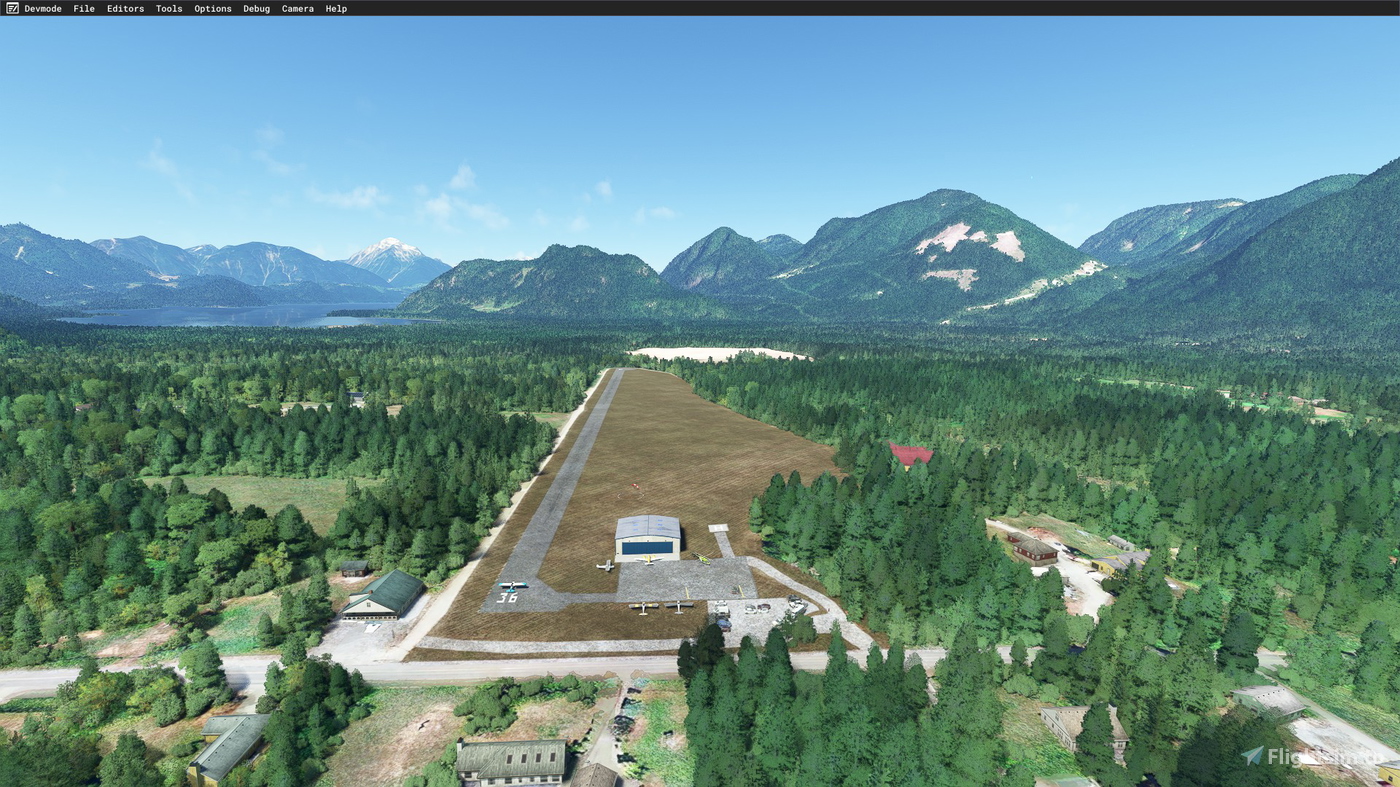This screenshot has width=1400, height=787.
Task: Click the FlightSim.to paper plane logo
Action: (x=1253, y=756)
